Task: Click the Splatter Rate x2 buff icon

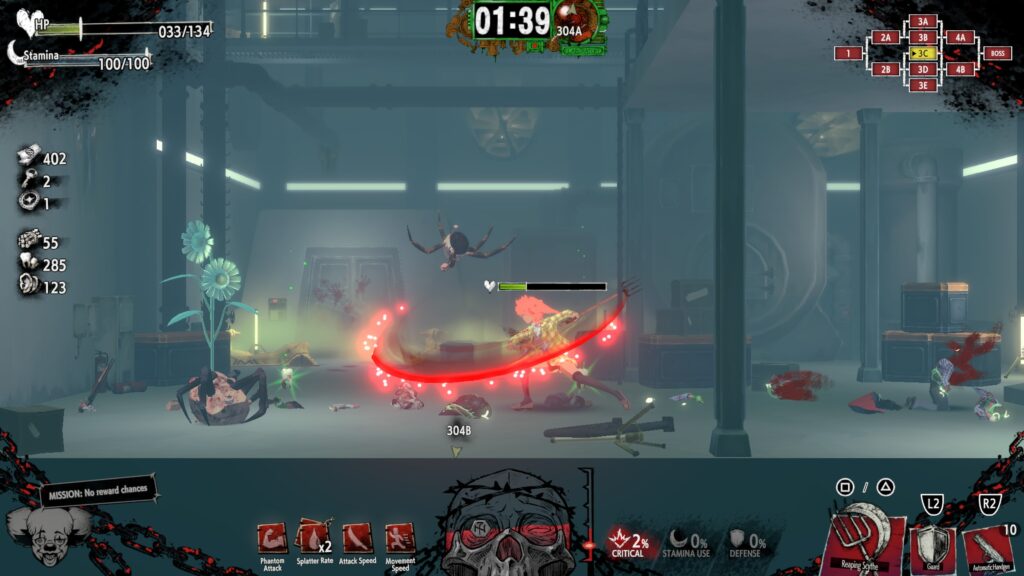Action: point(313,538)
